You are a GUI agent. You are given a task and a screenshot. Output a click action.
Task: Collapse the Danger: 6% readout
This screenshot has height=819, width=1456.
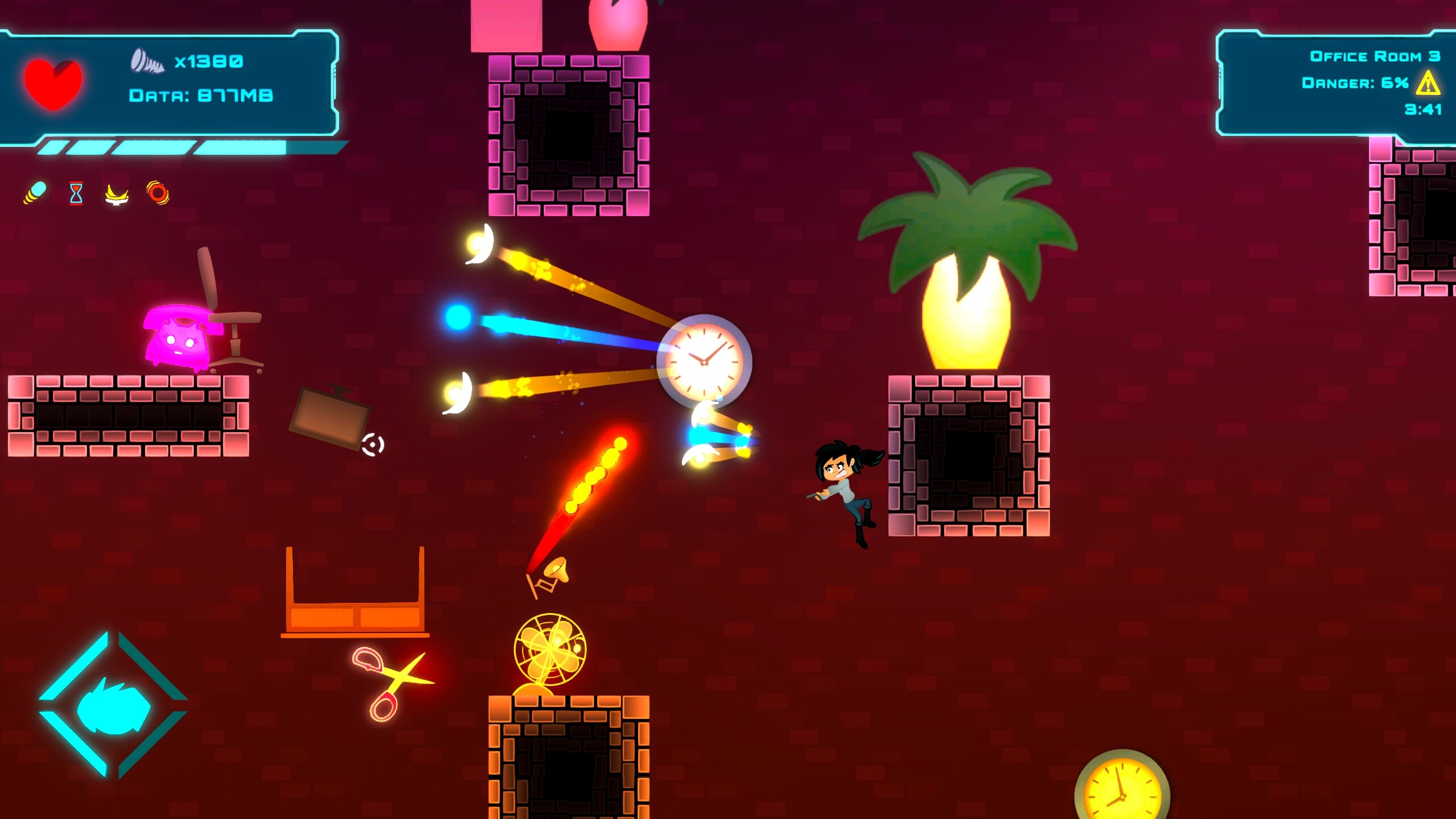pos(1359,84)
